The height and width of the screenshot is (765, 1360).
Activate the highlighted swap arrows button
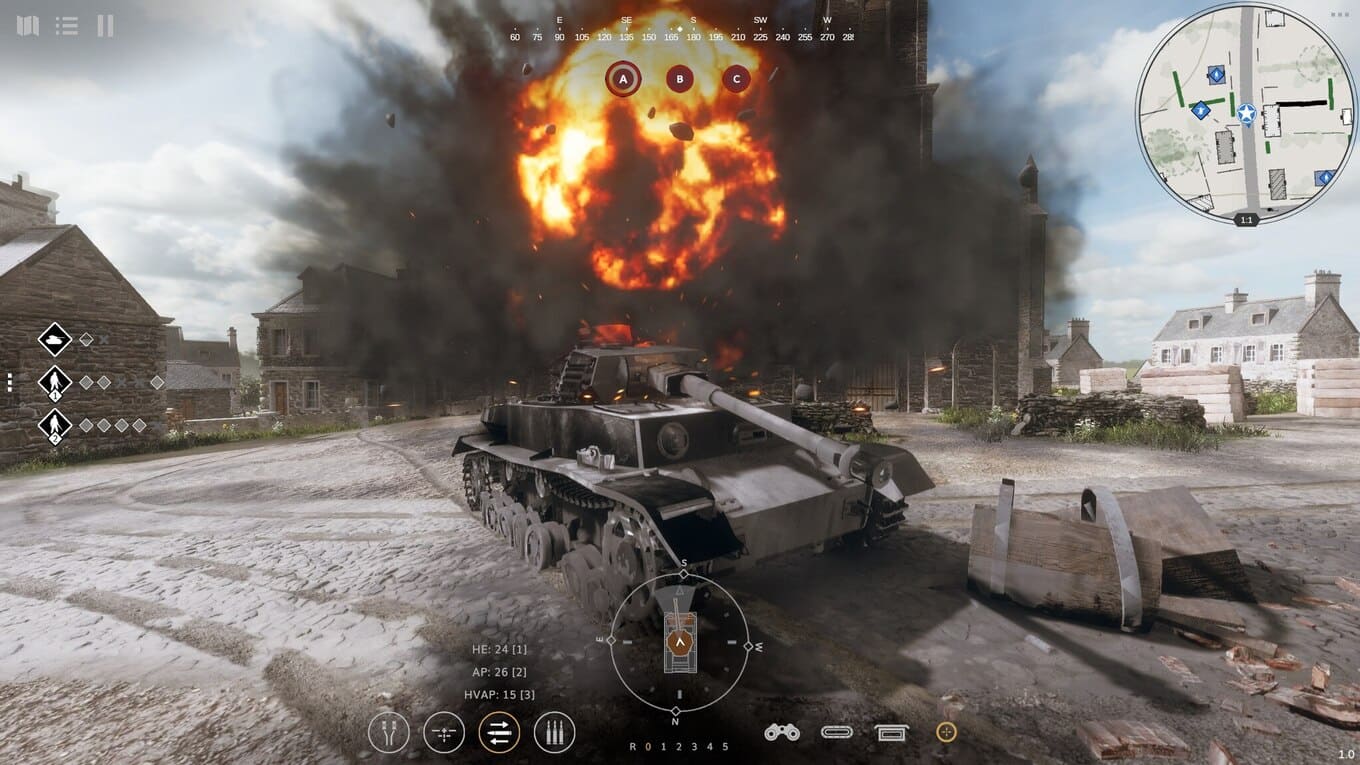click(x=499, y=732)
